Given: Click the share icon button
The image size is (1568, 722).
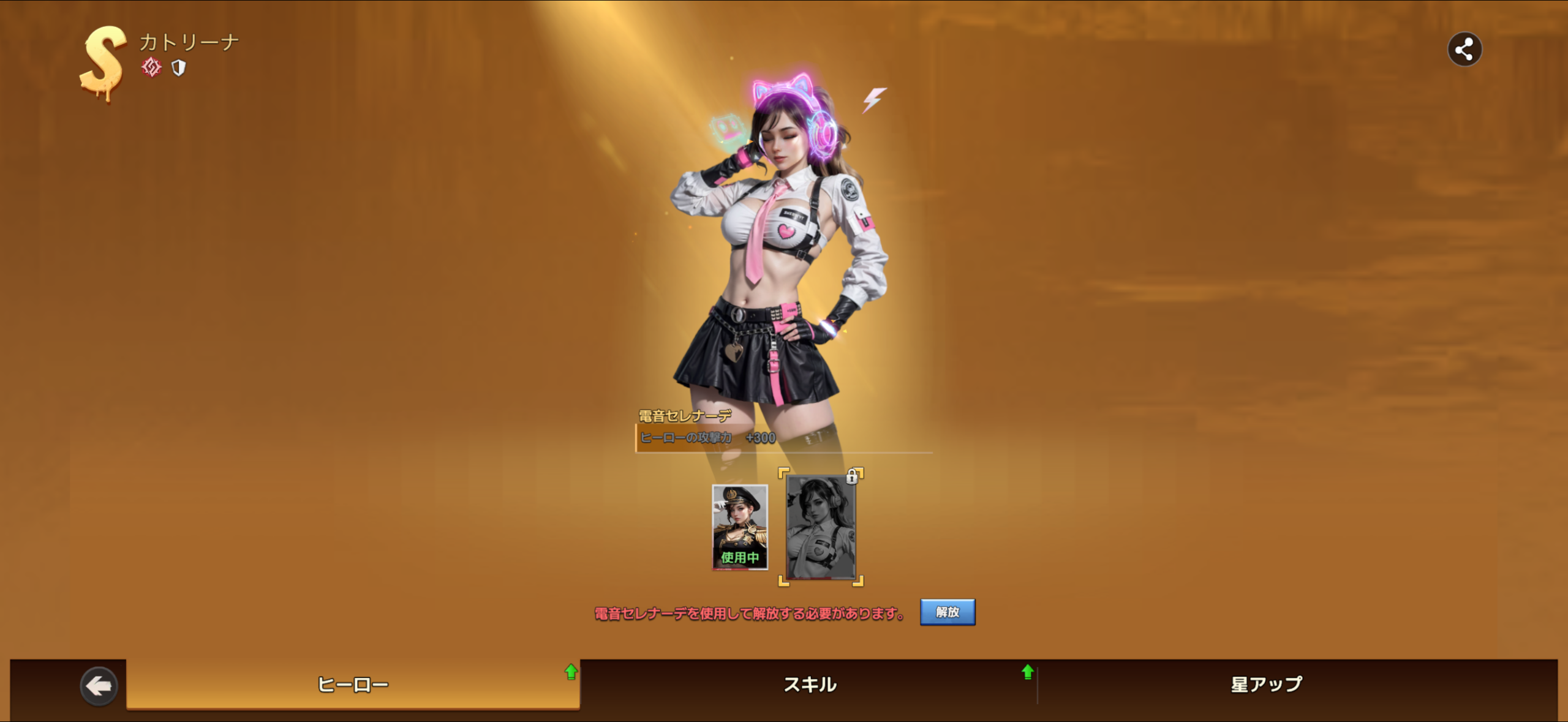Looking at the screenshot, I should coord(1464,50).
